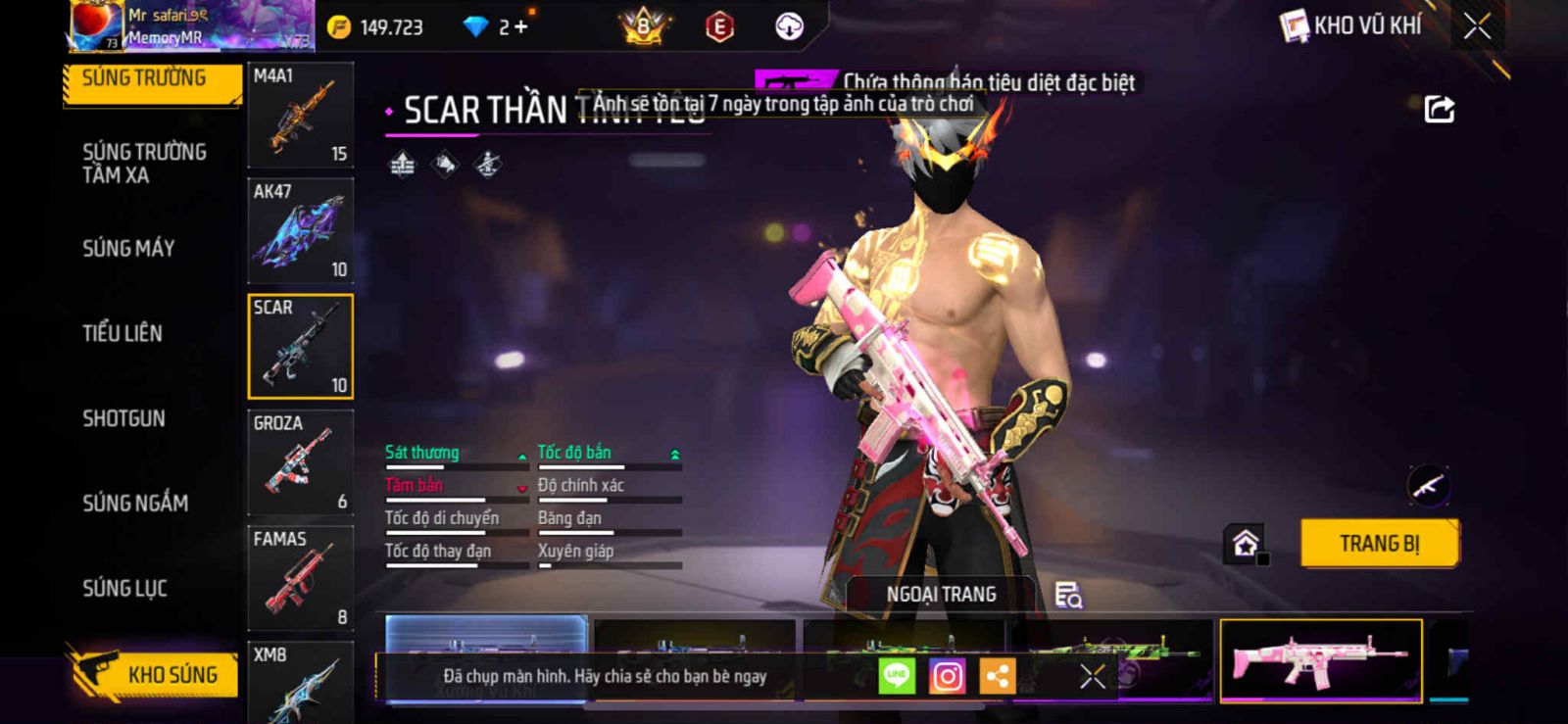Open the Súng Ngắm category
1568x724 pixels.
point(135,504)
